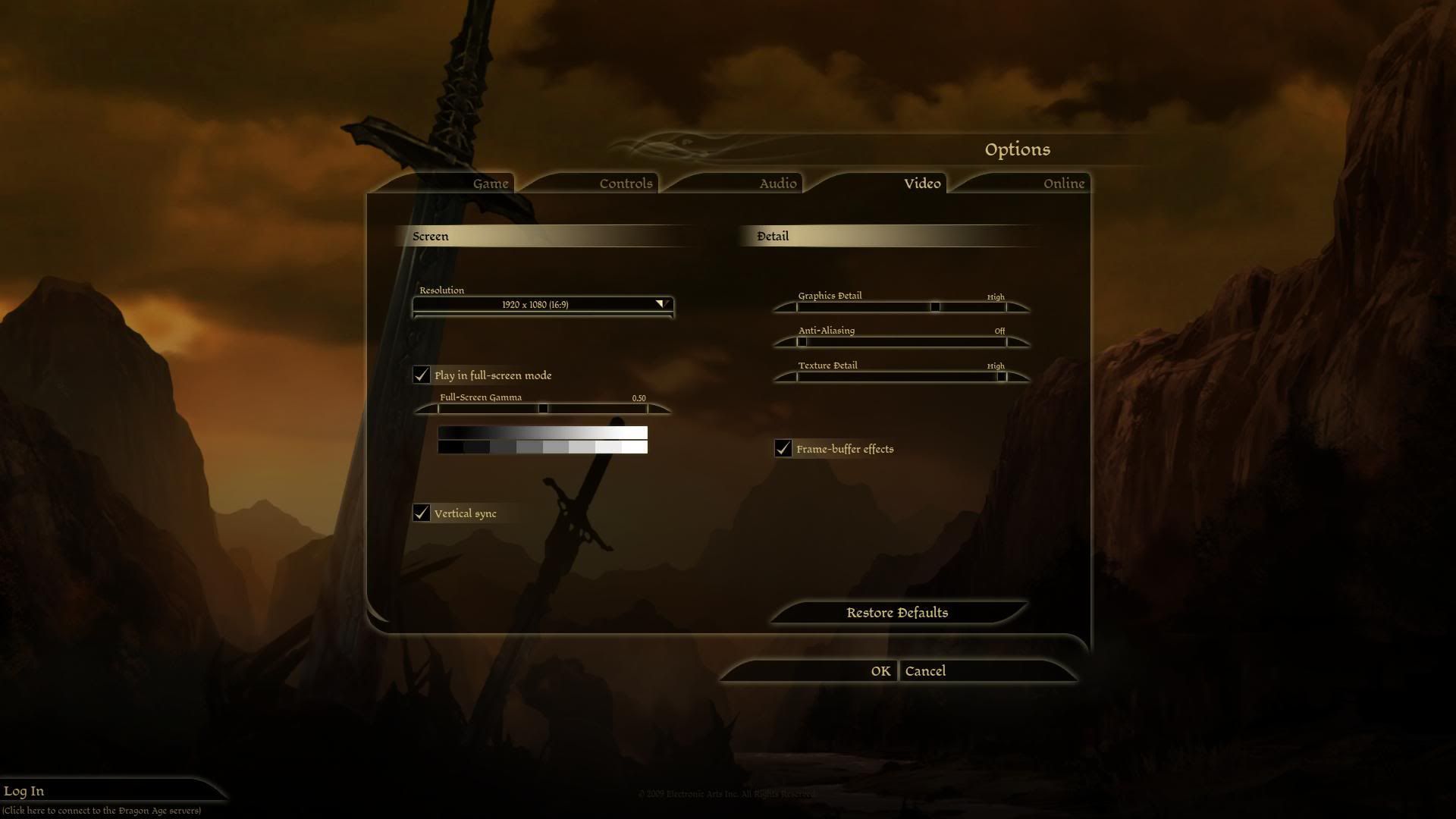Cancel the options changes
The image size is (1456, 819).
(925, 671)
